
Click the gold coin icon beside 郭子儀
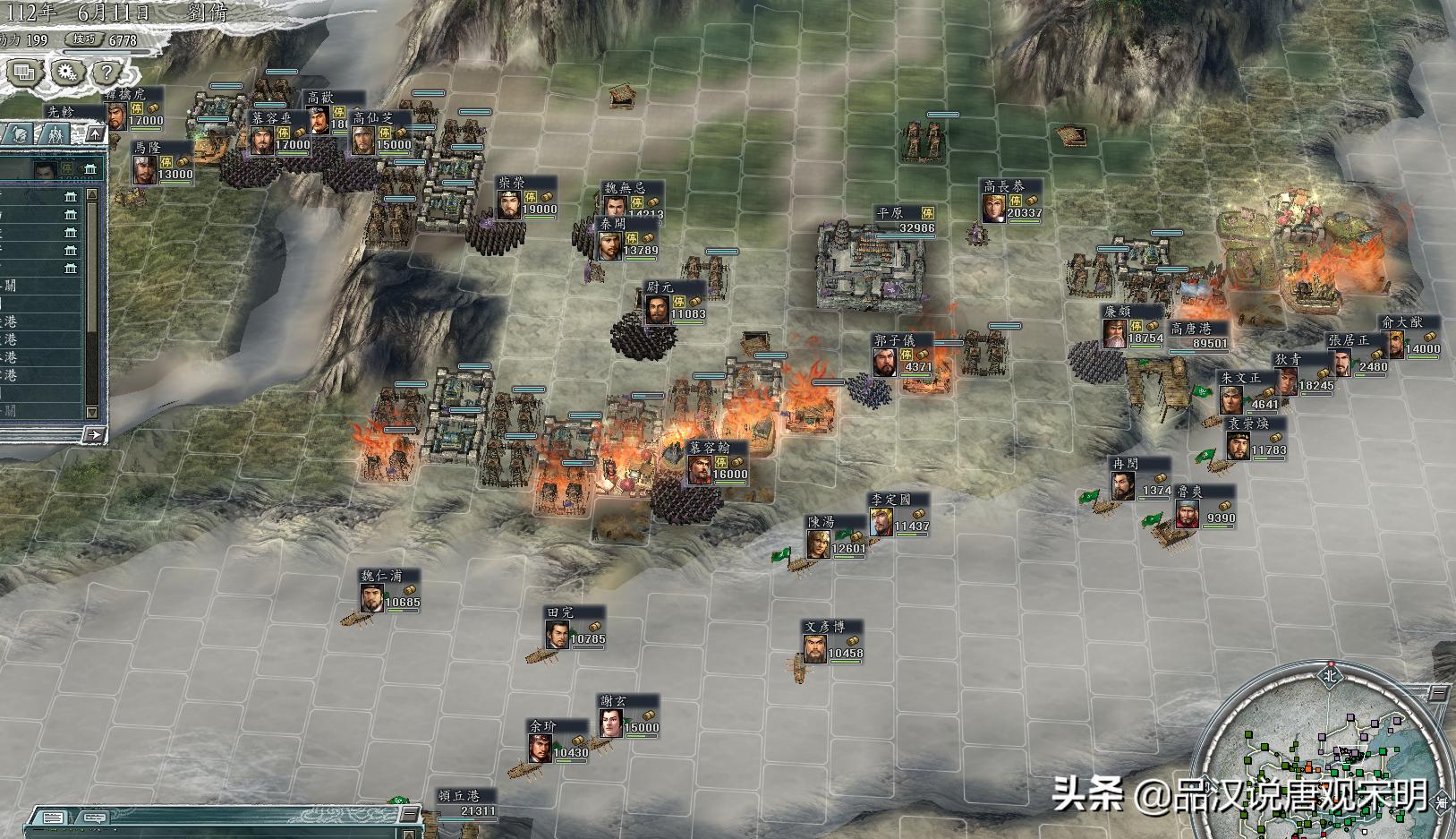[923, 355]
